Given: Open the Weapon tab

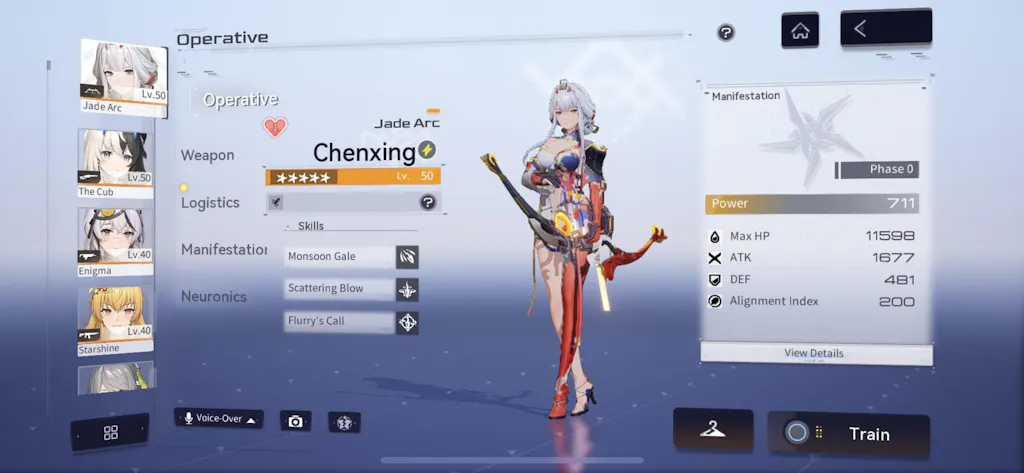Looking at the screenshot, I should tap(207, 155).
